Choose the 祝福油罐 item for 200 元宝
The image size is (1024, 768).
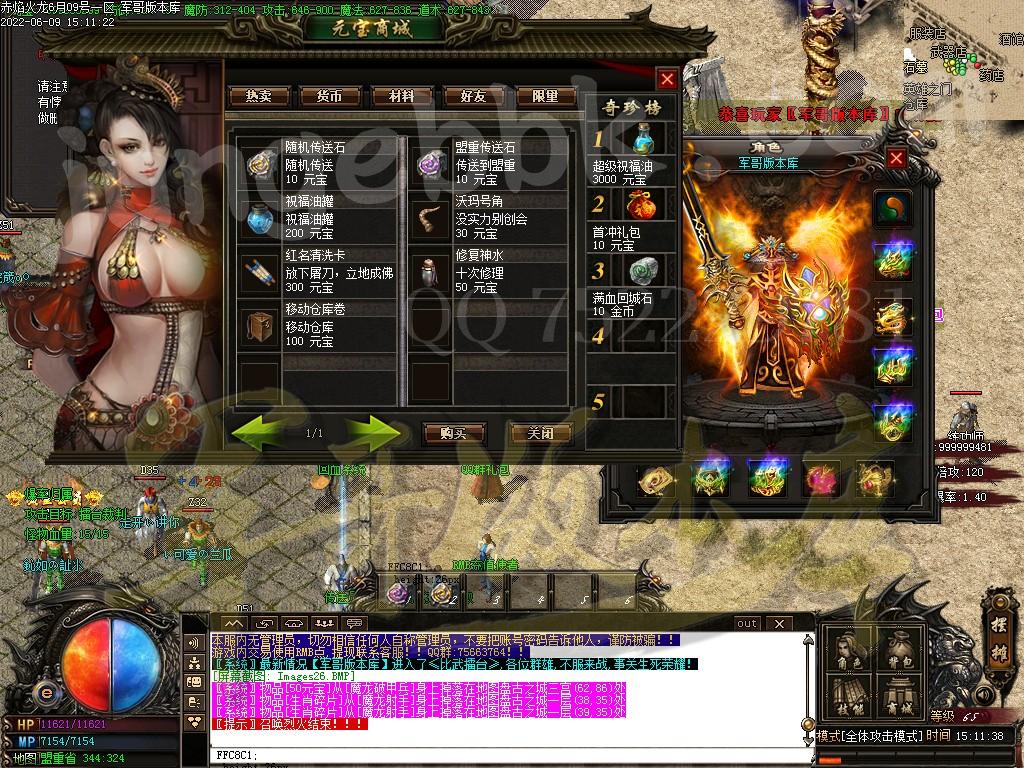click(260, 217)
